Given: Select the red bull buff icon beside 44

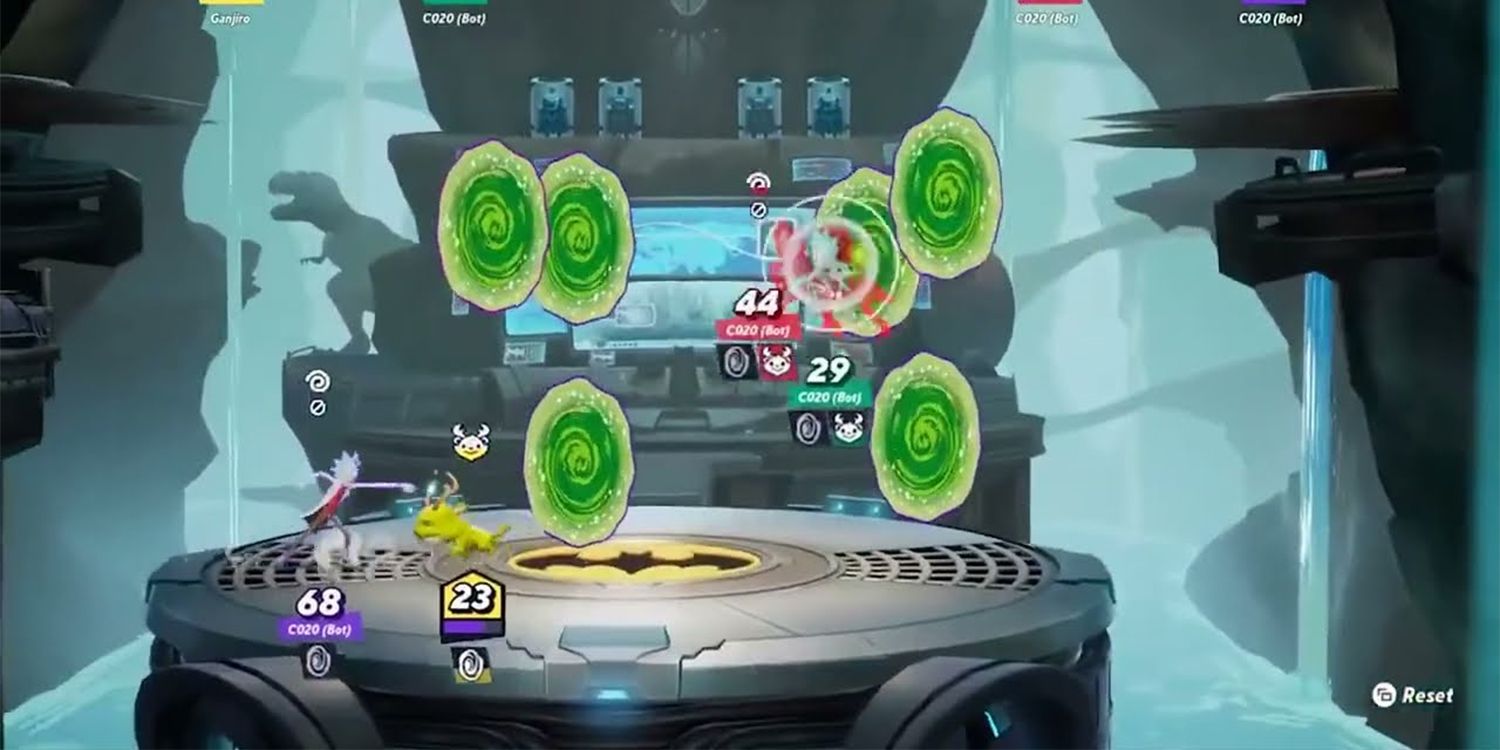Looking at the screenshot, I should (775, 360).
